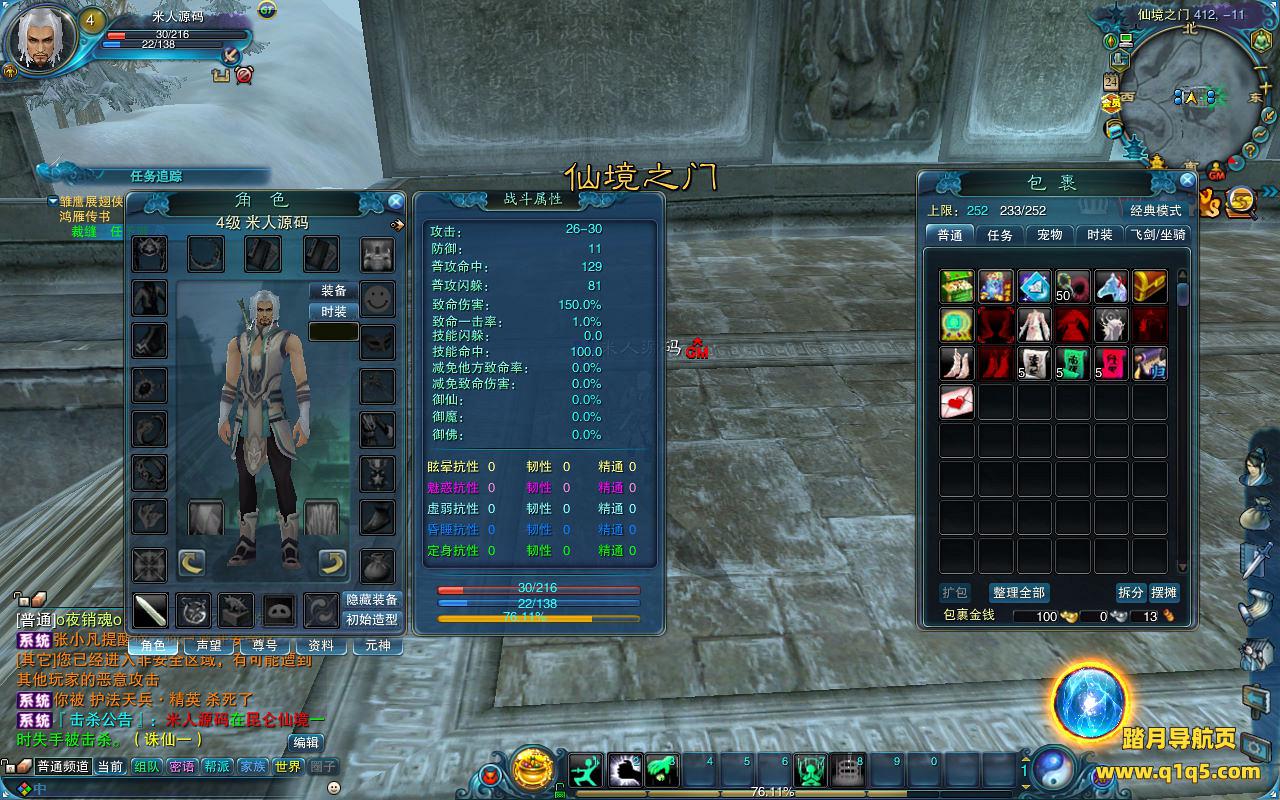Close the 角色 character window
Screen dimensions: 1280x800
tap(396, 201)
